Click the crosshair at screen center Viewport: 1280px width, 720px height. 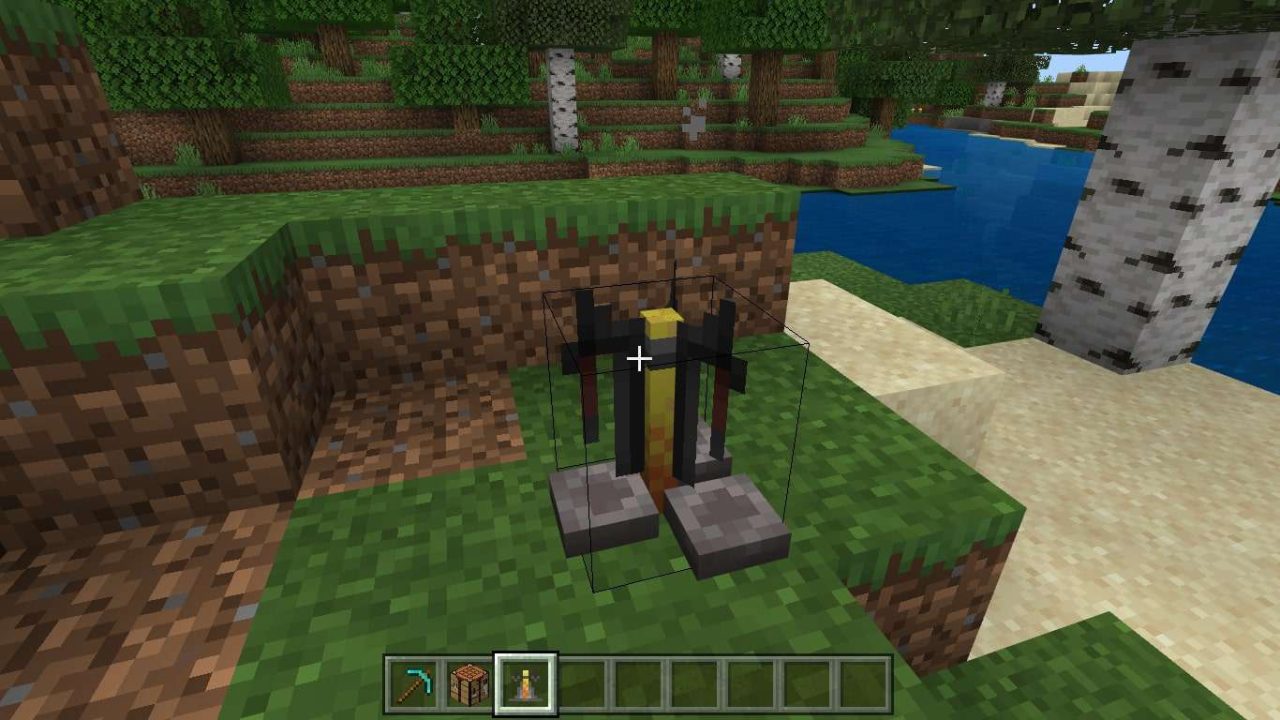click(640, 357)
